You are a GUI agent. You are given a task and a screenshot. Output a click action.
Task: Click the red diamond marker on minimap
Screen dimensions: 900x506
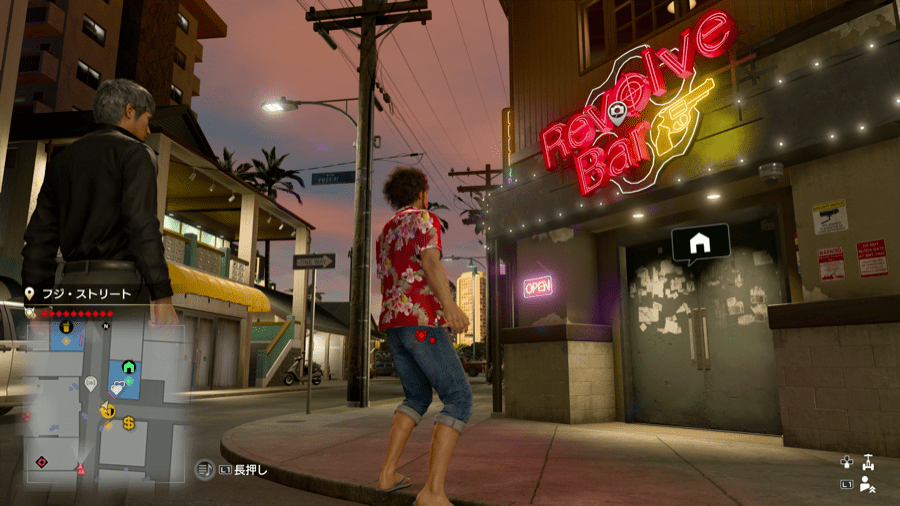42,461
